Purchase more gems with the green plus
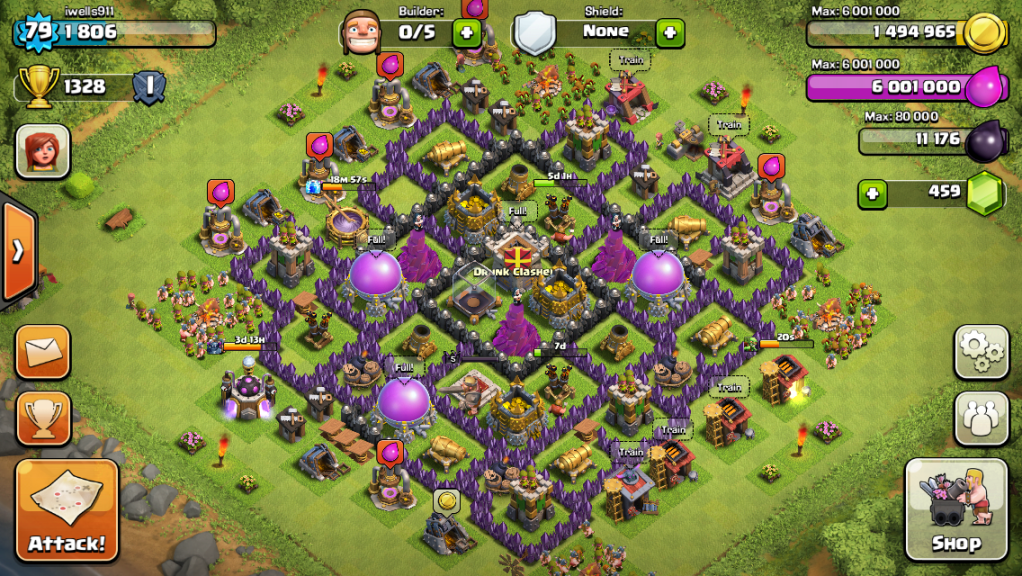Image resolution: width=1022 pixels, height=576 pixels. click(x=872, y=193)
